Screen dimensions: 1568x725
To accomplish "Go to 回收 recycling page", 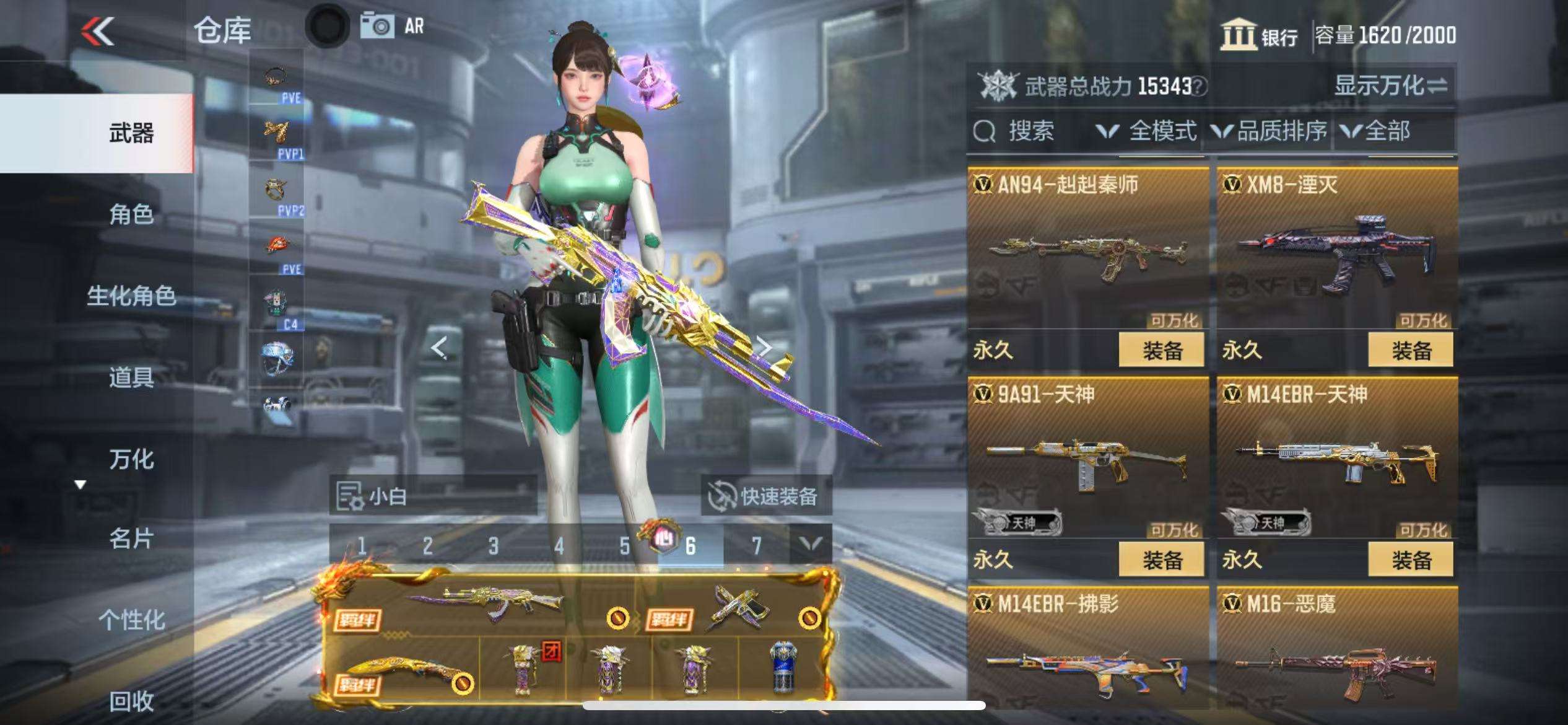I will click(131, 701).
